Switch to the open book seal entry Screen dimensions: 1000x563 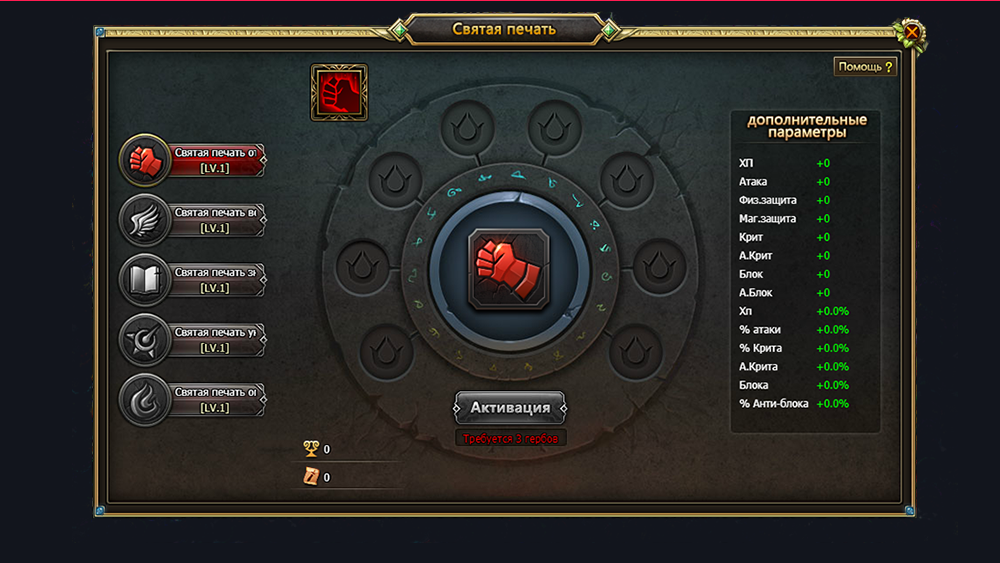pos(193,280)
